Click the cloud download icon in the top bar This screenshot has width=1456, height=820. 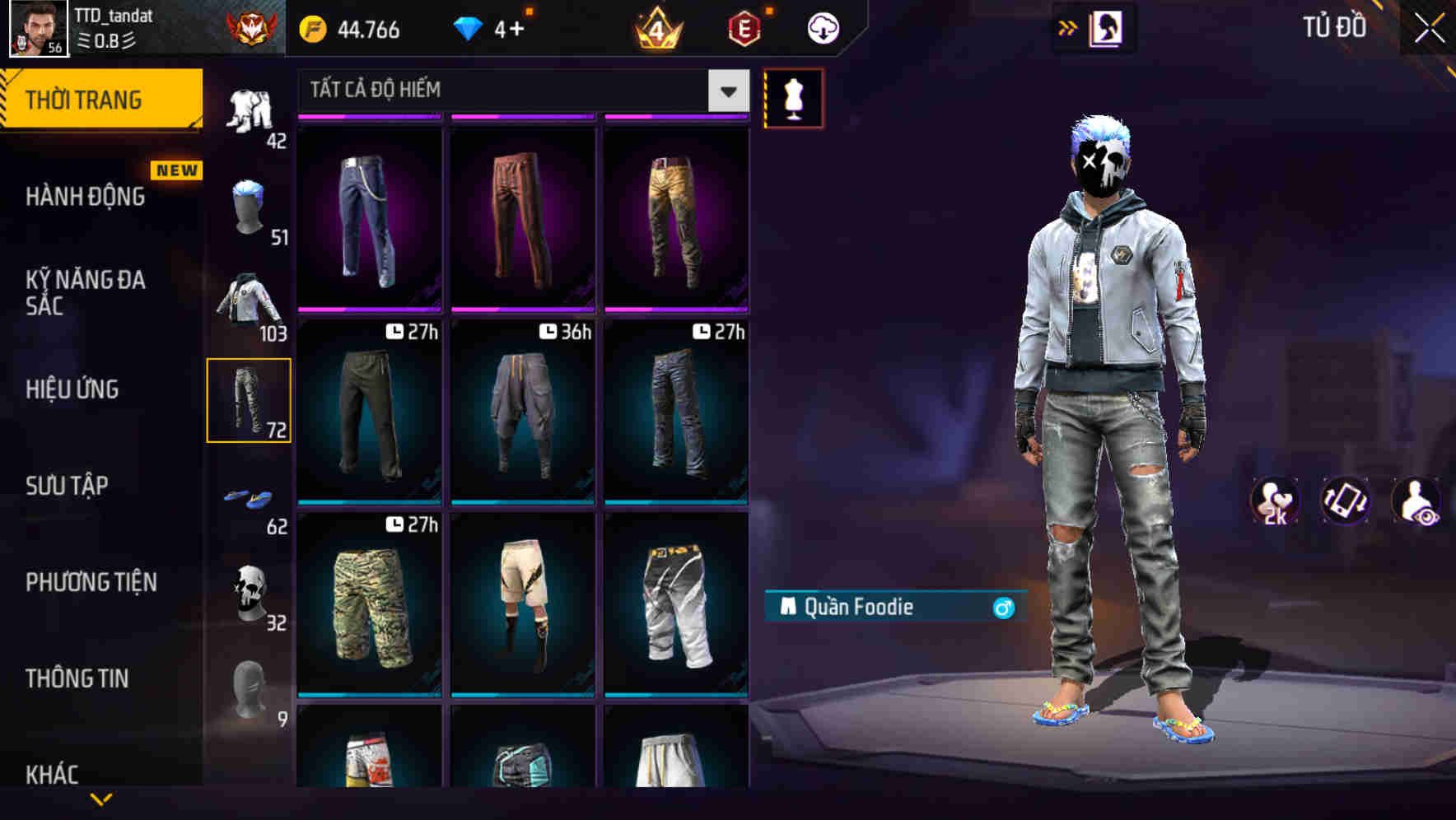(821, 27)
